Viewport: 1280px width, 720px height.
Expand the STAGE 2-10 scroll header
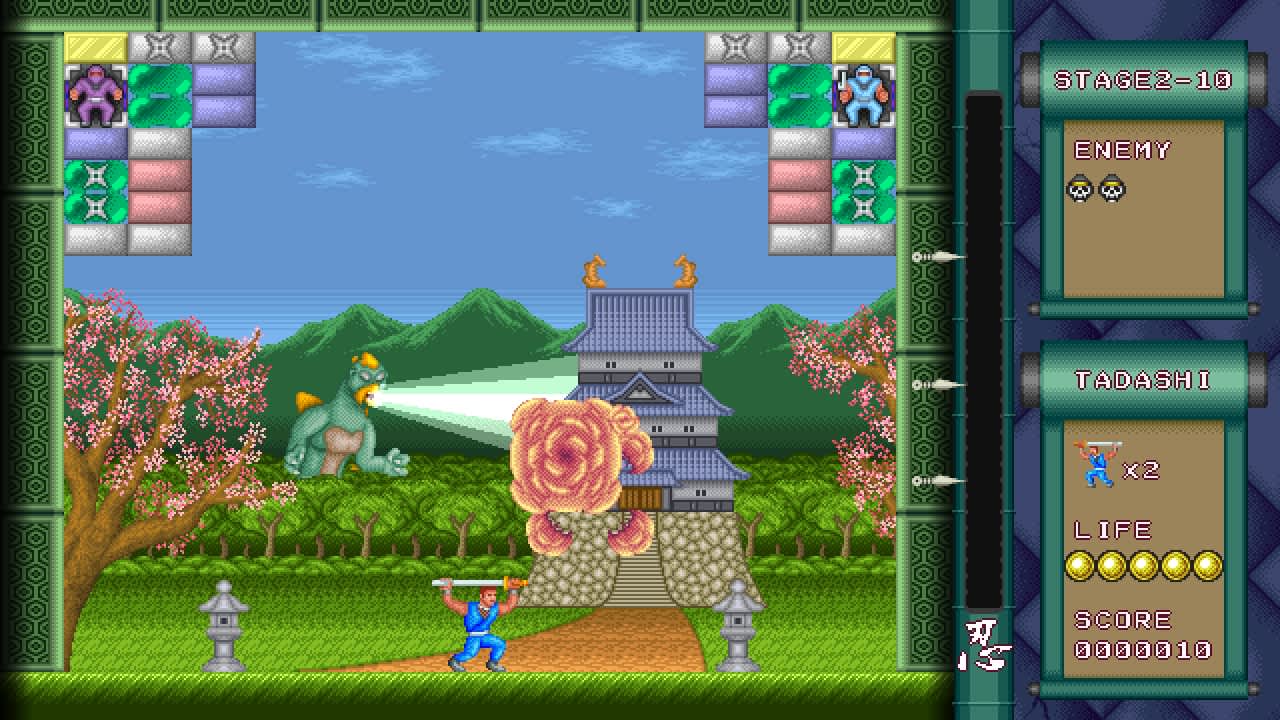pyautogui.click(x=1145, y=81)
